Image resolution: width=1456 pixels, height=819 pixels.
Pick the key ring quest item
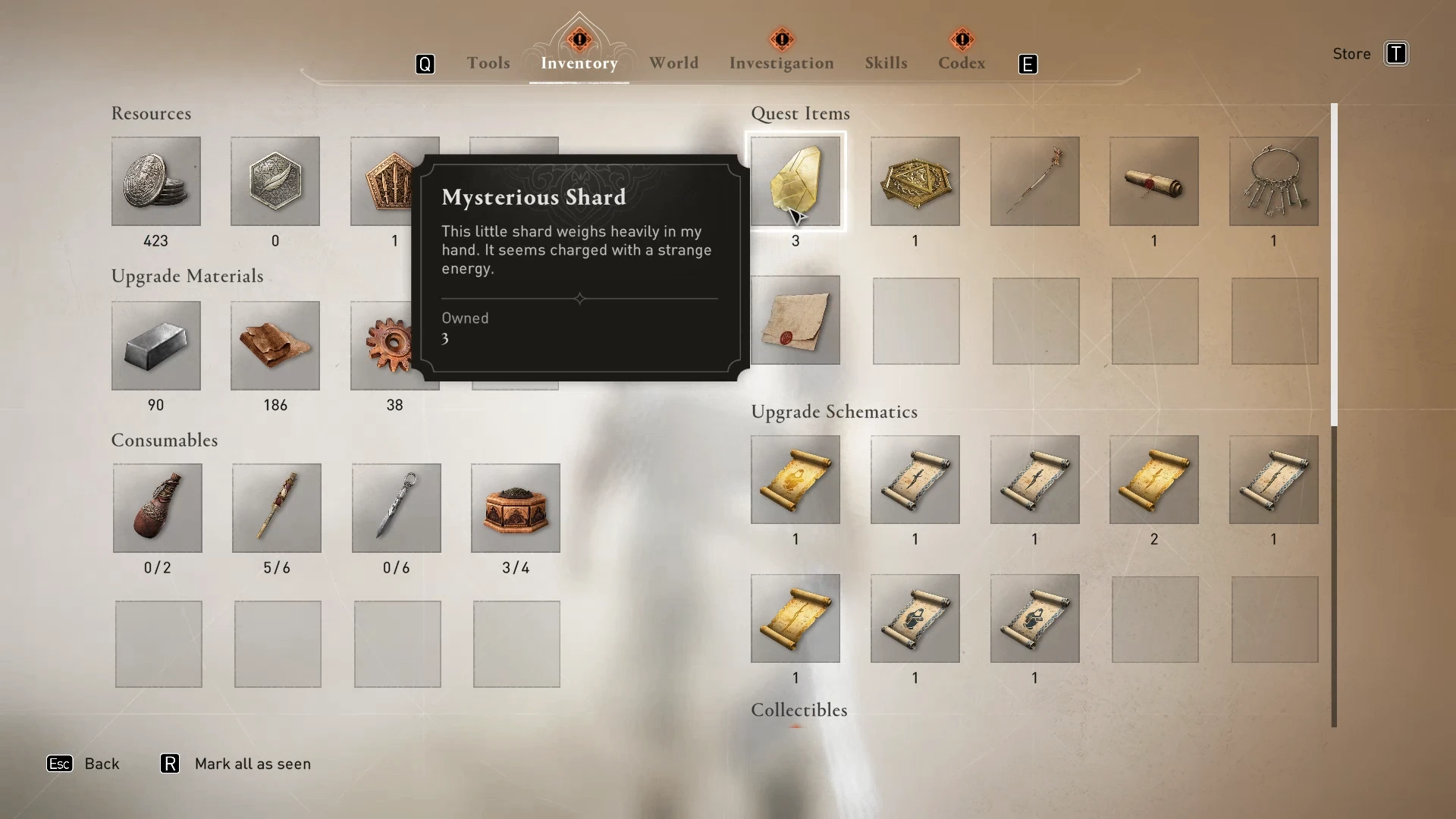(1273, 181)
